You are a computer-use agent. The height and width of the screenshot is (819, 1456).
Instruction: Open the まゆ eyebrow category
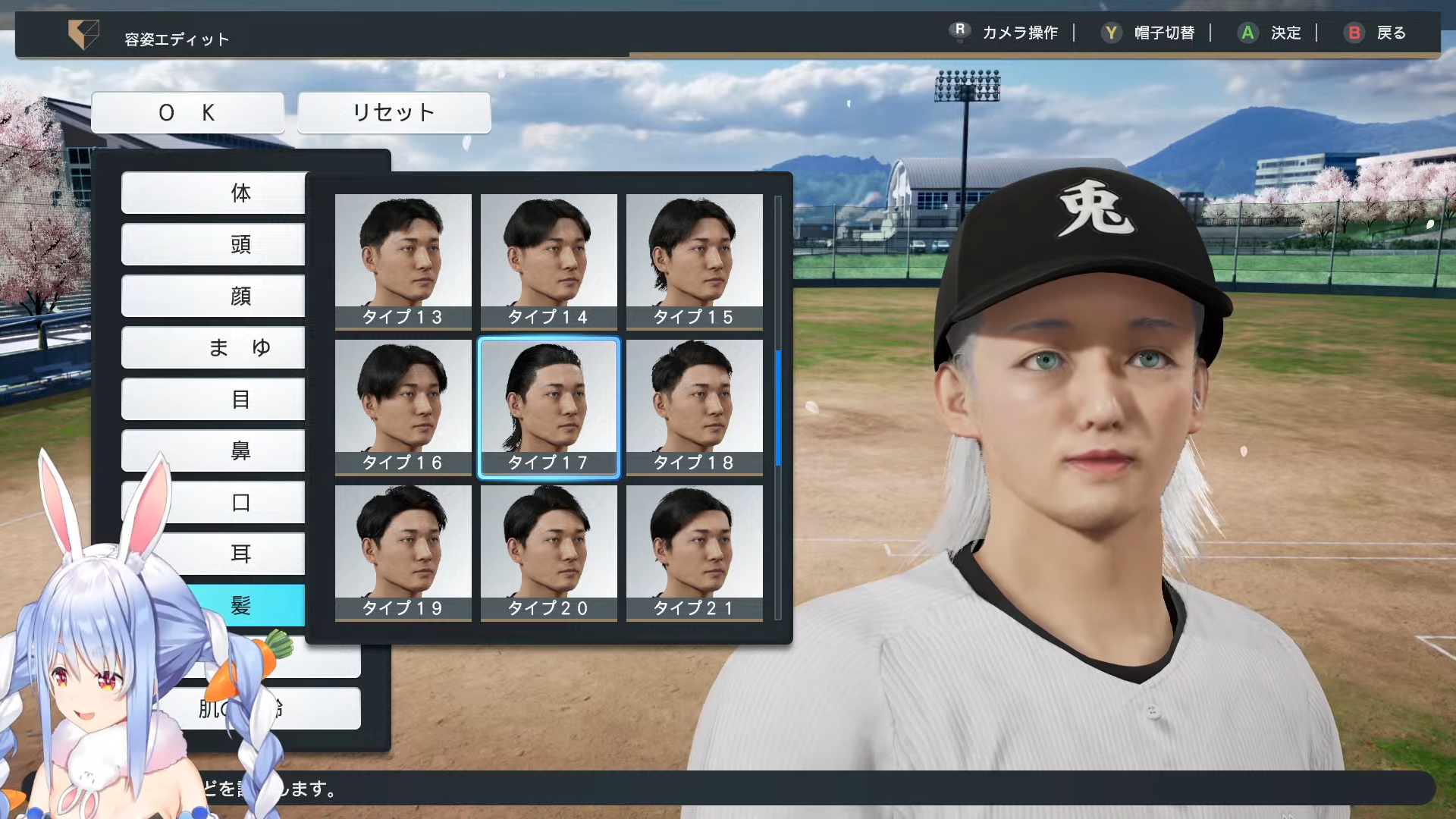pyautogui.click(x=214, y=347)
